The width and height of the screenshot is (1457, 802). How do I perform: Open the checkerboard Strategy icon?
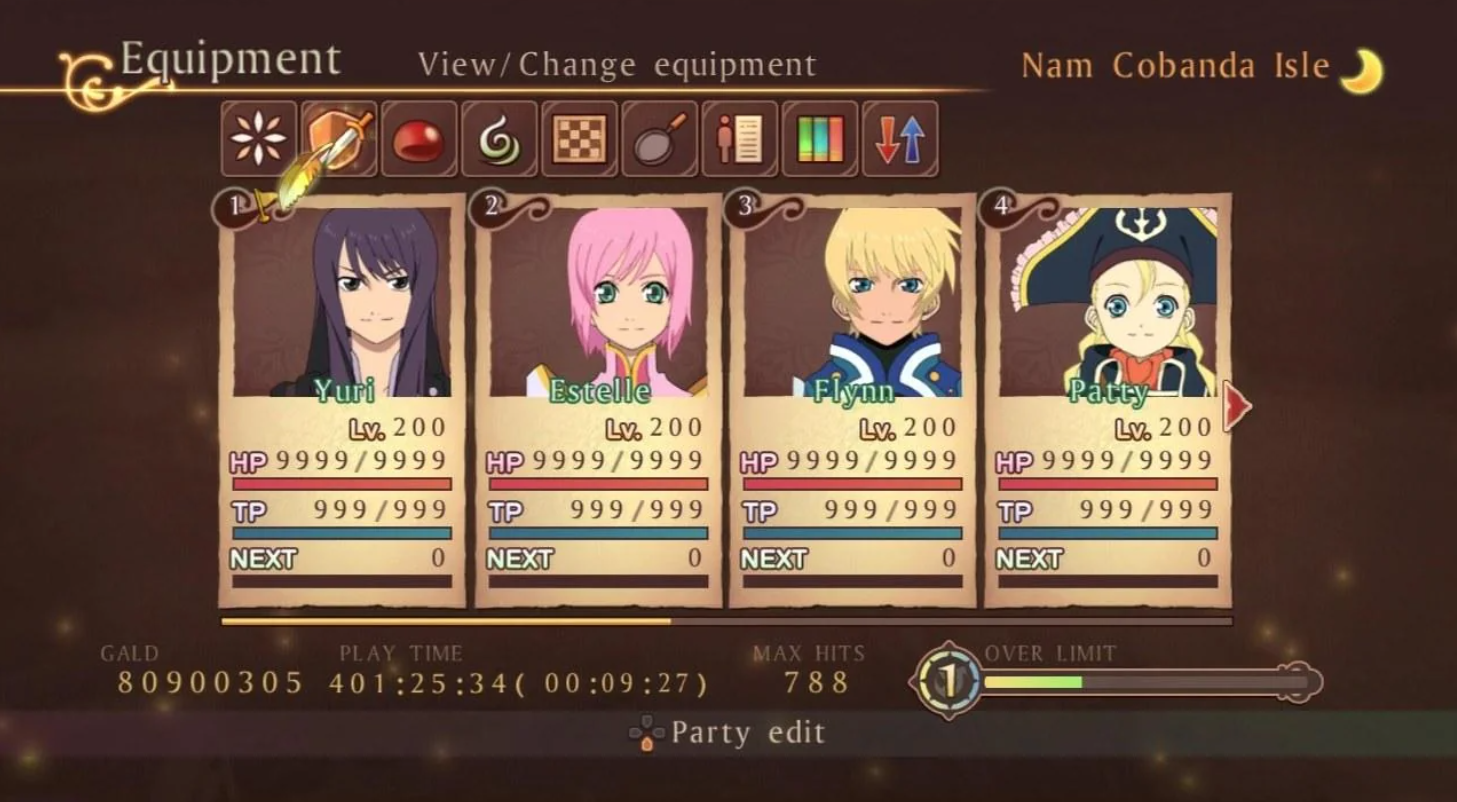[580, 139]
